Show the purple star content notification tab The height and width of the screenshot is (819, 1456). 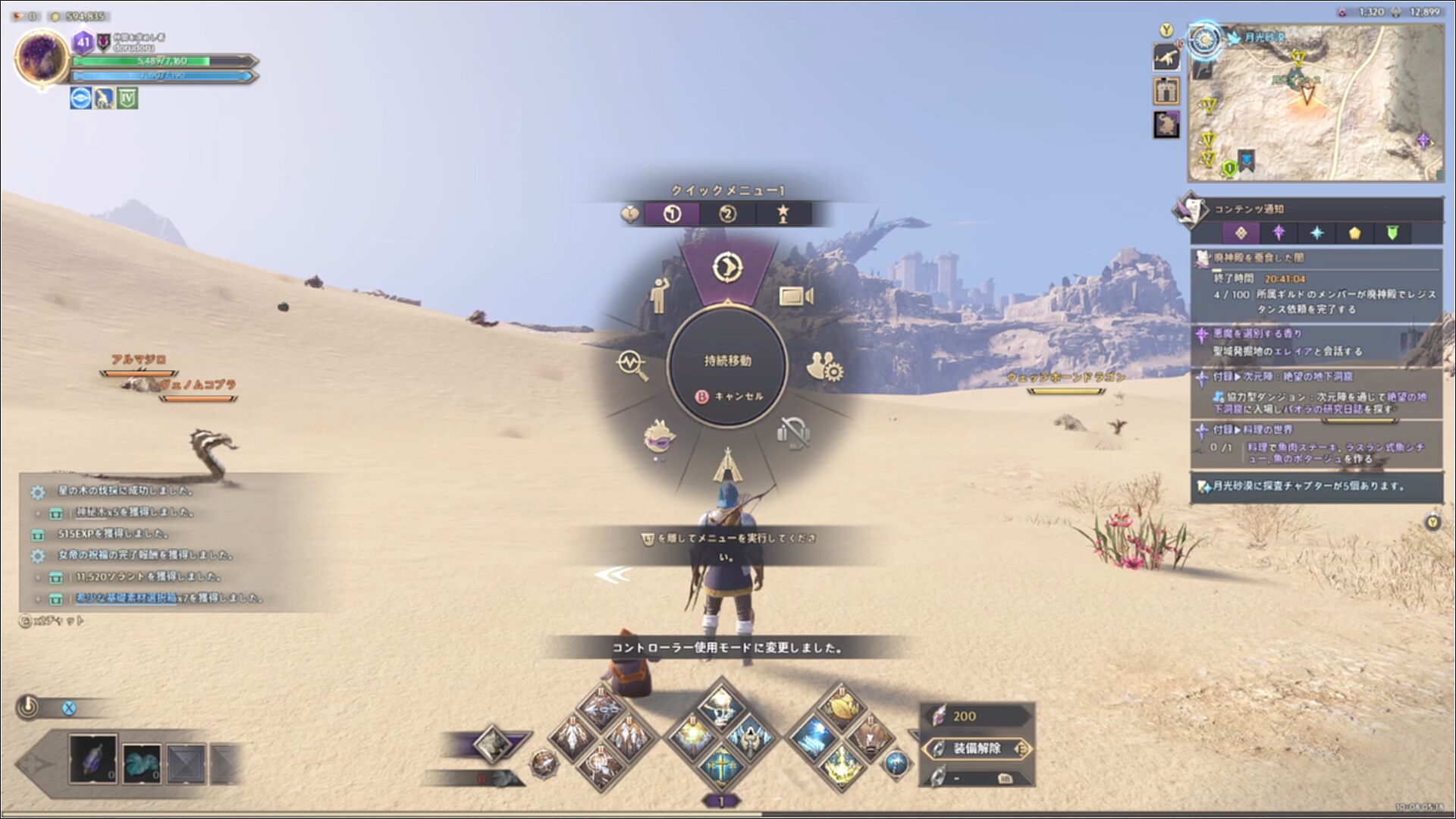tap(1279, 233)
